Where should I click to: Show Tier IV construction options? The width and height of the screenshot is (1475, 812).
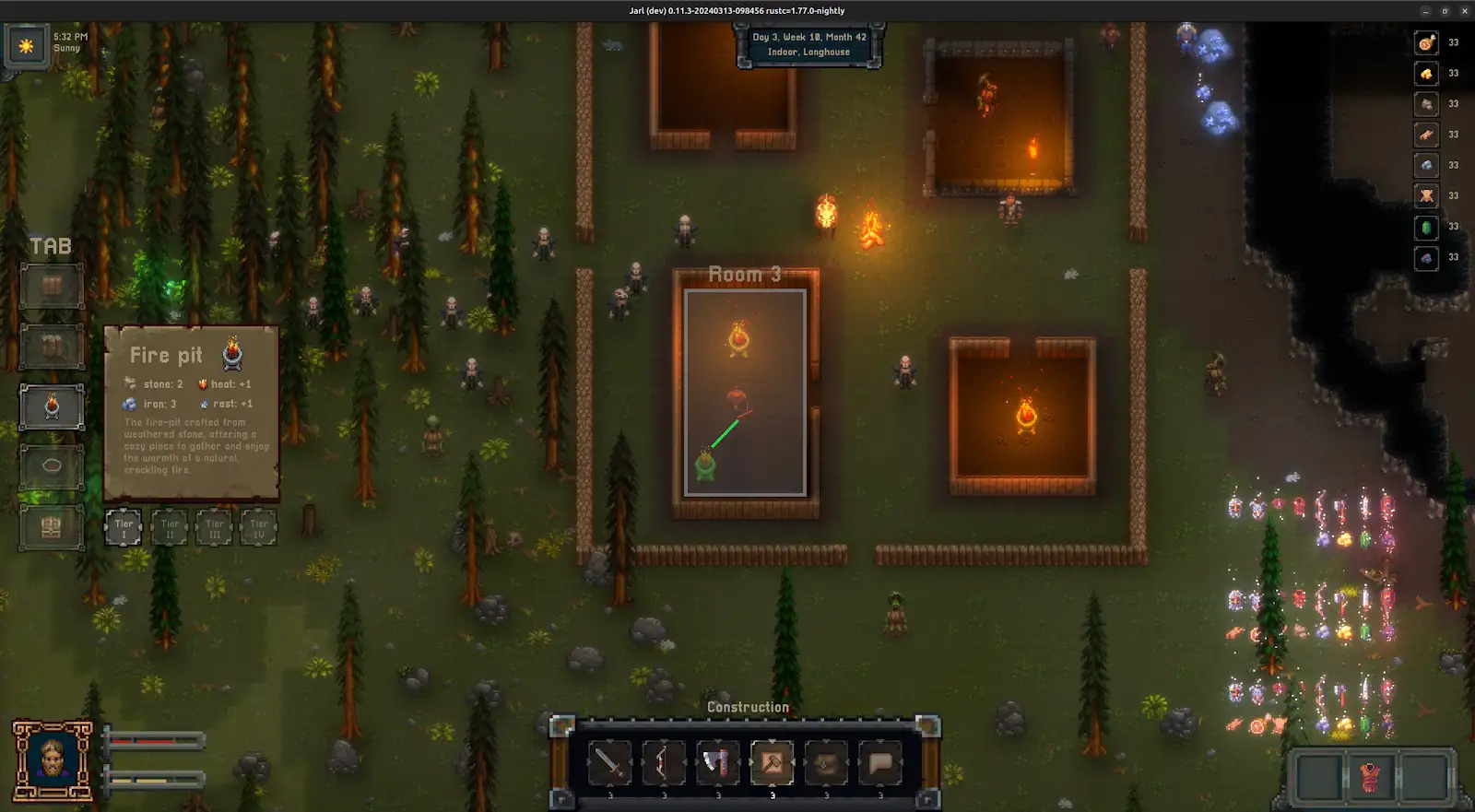click(259, 528)
